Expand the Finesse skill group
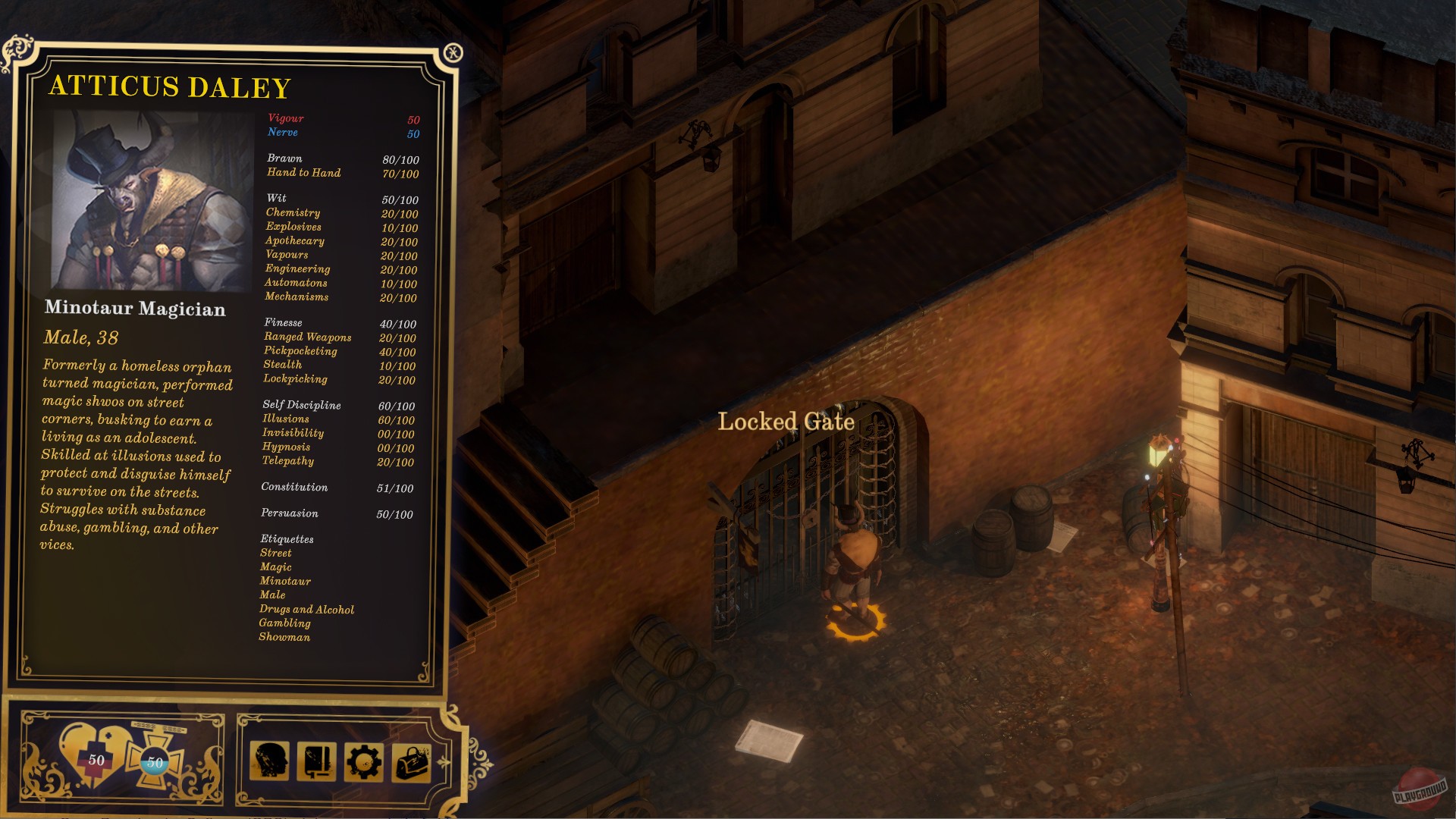The image size is (1456, 819). point(282,322)
